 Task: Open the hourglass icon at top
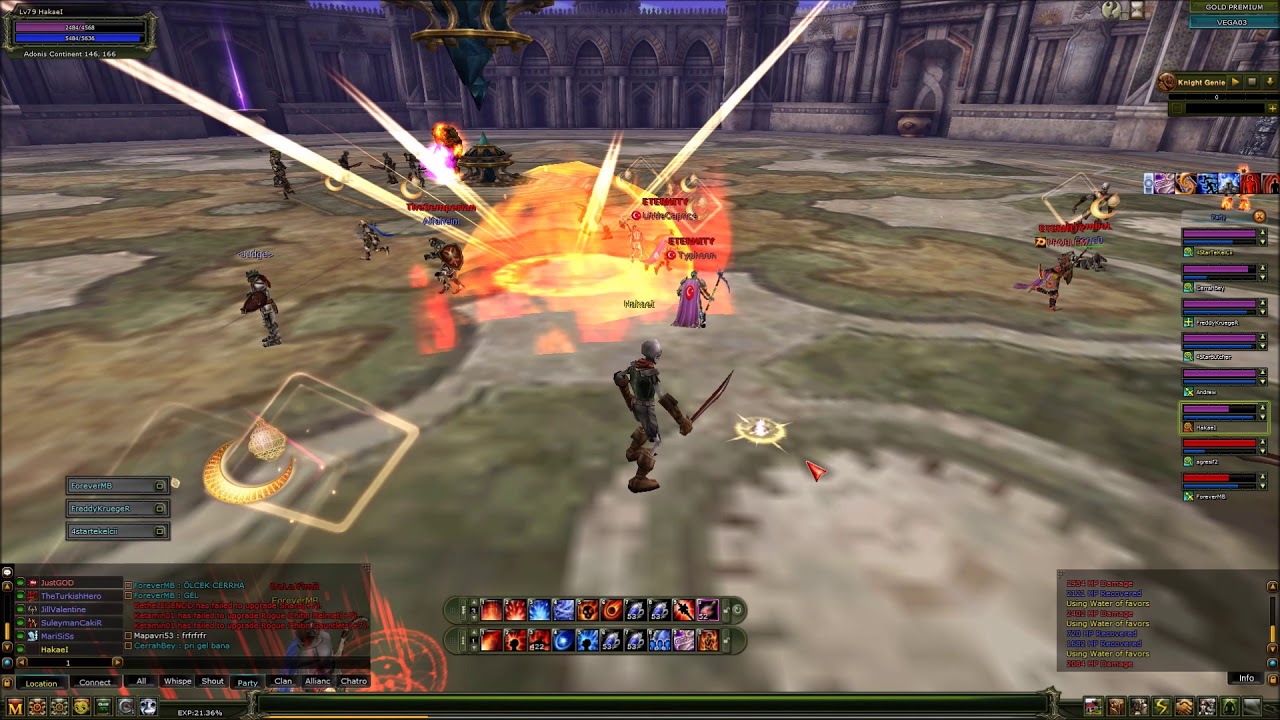(1137, 10)
